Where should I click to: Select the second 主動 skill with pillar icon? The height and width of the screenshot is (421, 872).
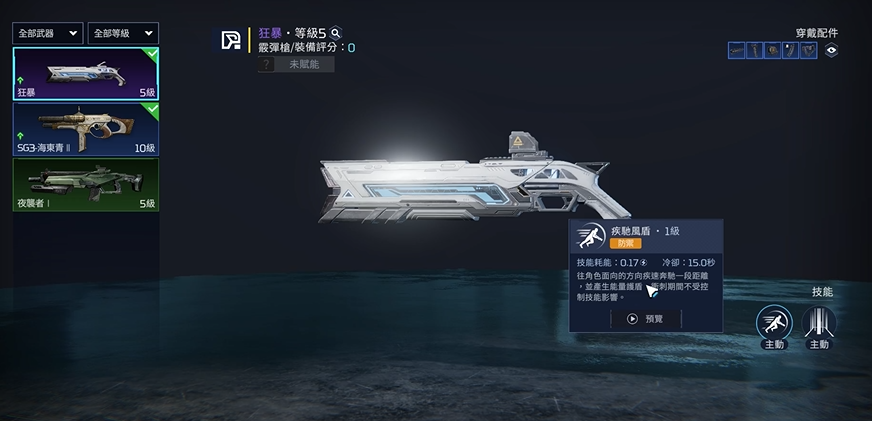pos(819,322)
